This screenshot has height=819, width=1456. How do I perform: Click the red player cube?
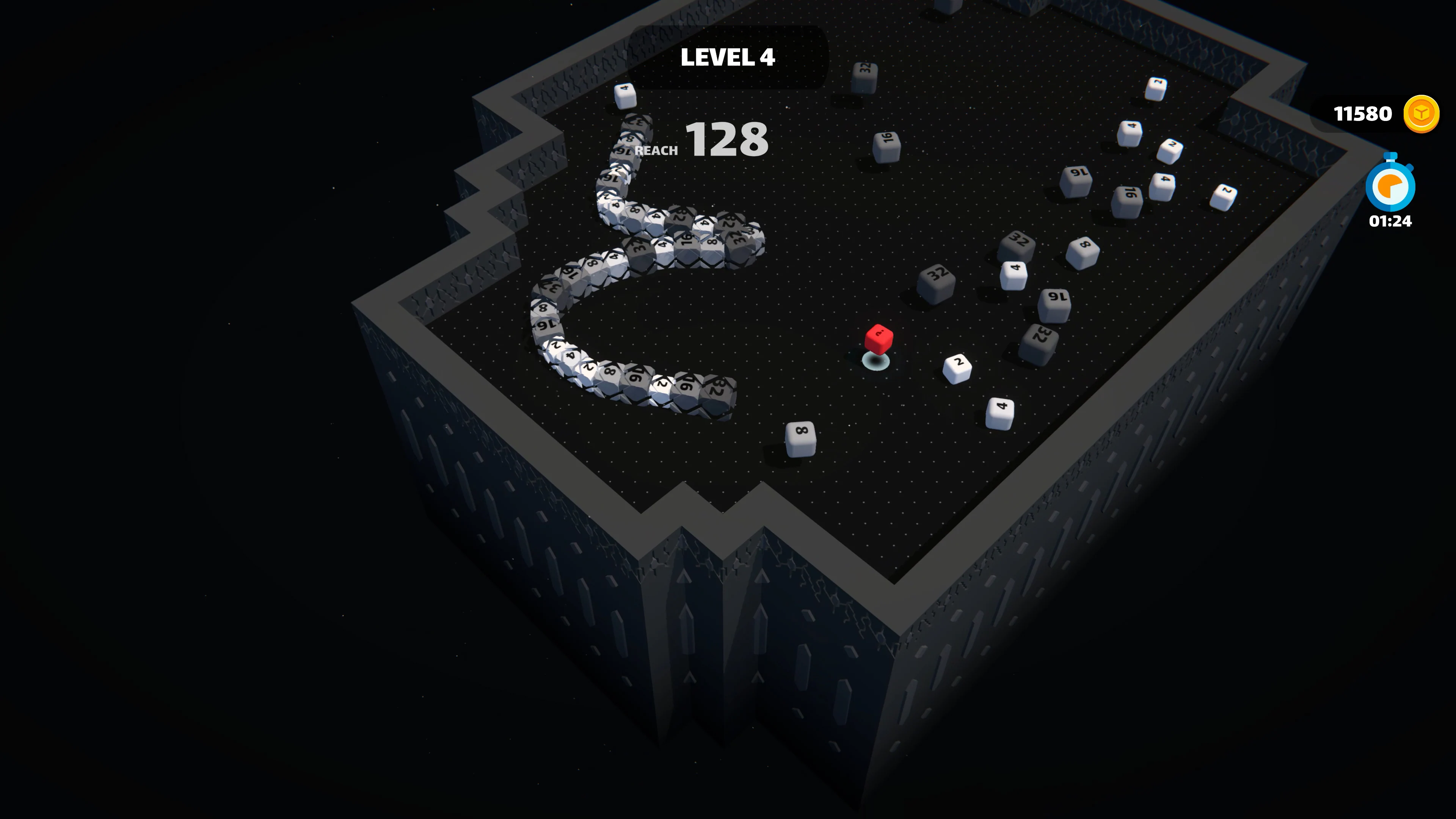click(x=880, y=340)
